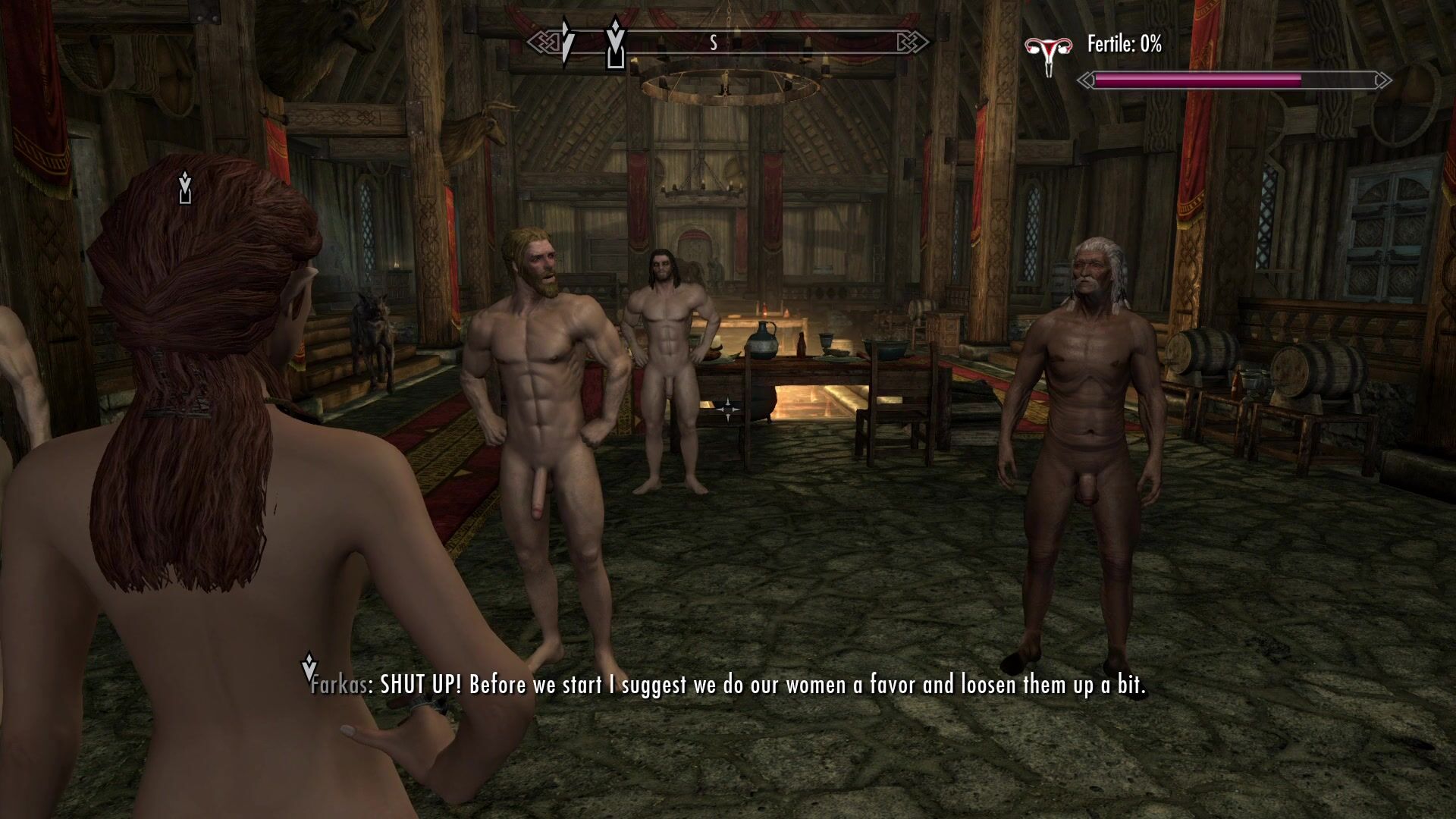Click the compass bar's south heading
This screenshot has width=1456, height=819.
click(x=713, y=43)
